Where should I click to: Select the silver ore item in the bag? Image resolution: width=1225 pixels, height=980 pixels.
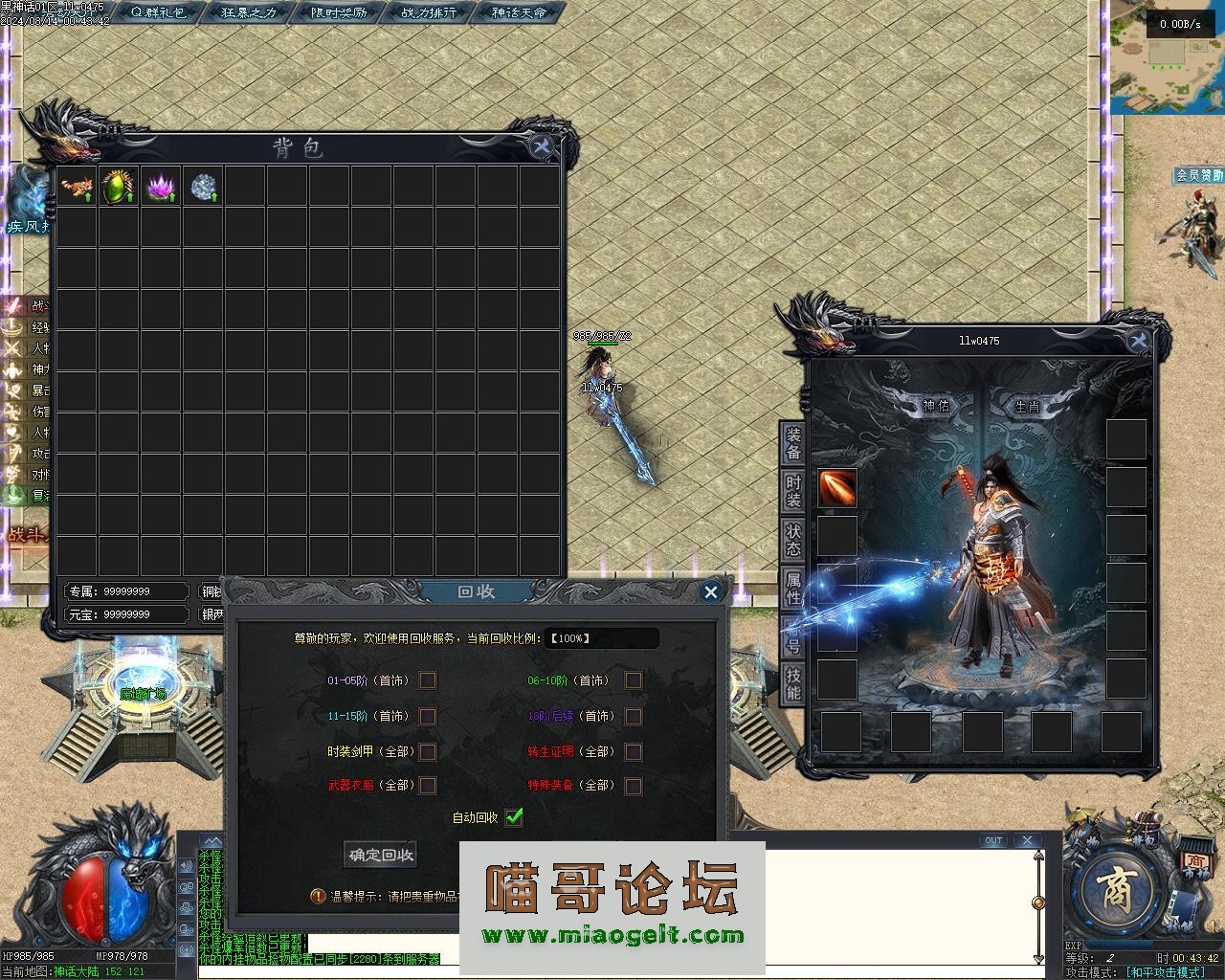click(203, 186)
